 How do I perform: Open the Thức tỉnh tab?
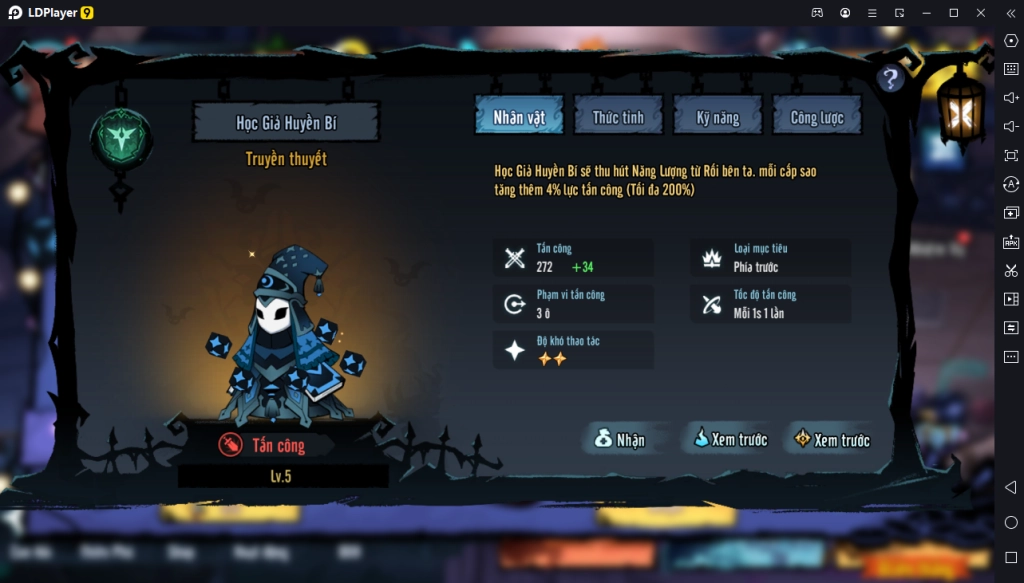point(618,117)
